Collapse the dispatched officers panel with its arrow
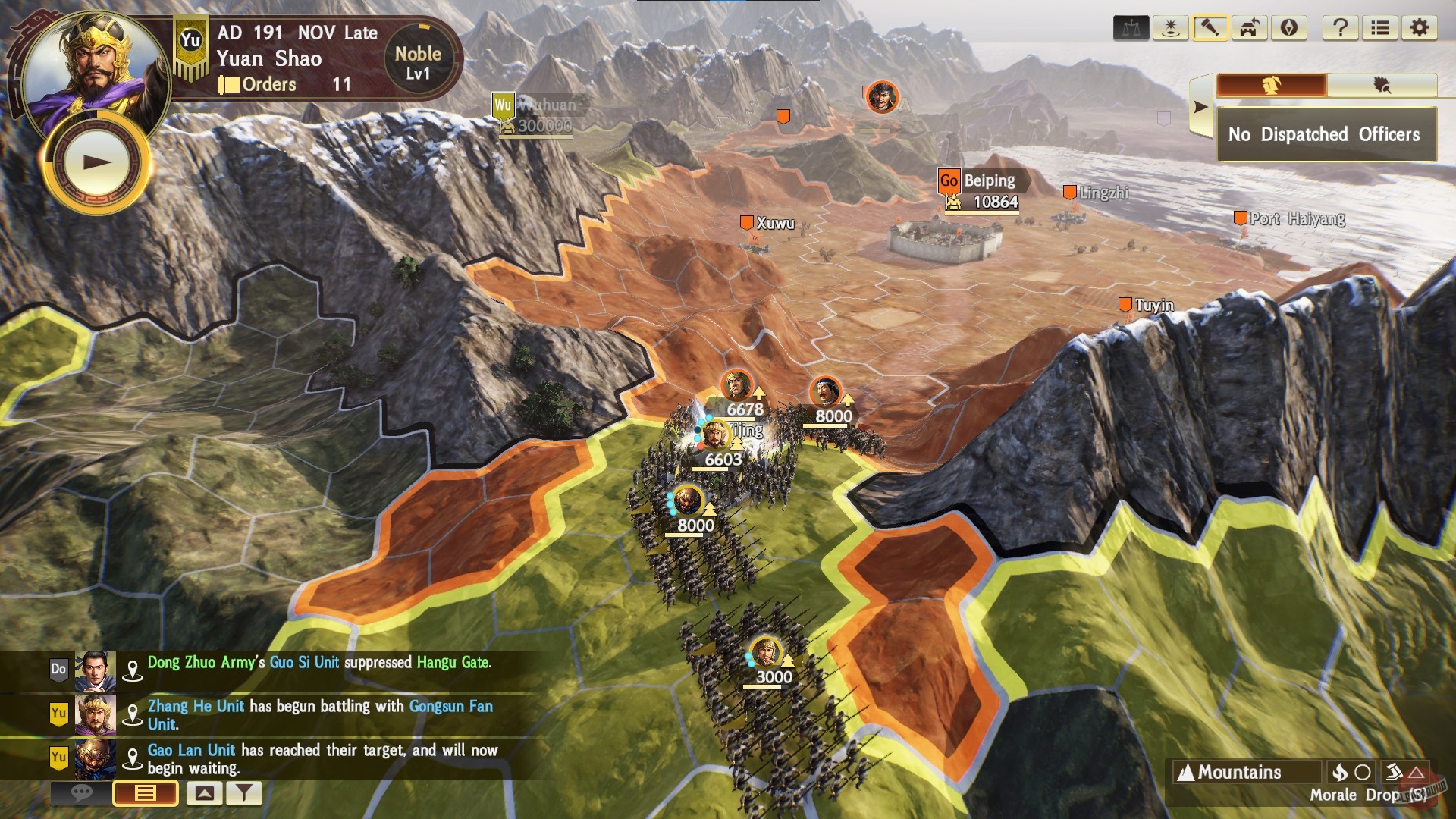This screenshot has height=819, width=1456. [x=1200, y=106]
